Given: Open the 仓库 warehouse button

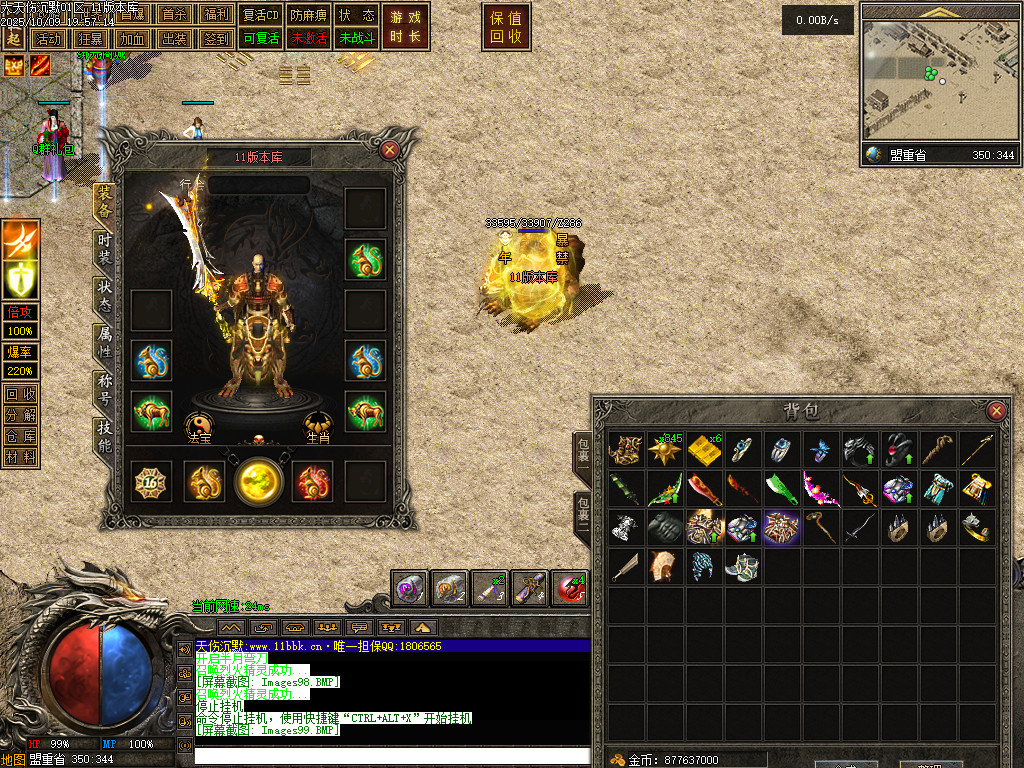Looking at the screenshot, I should [x=20, y=436].
